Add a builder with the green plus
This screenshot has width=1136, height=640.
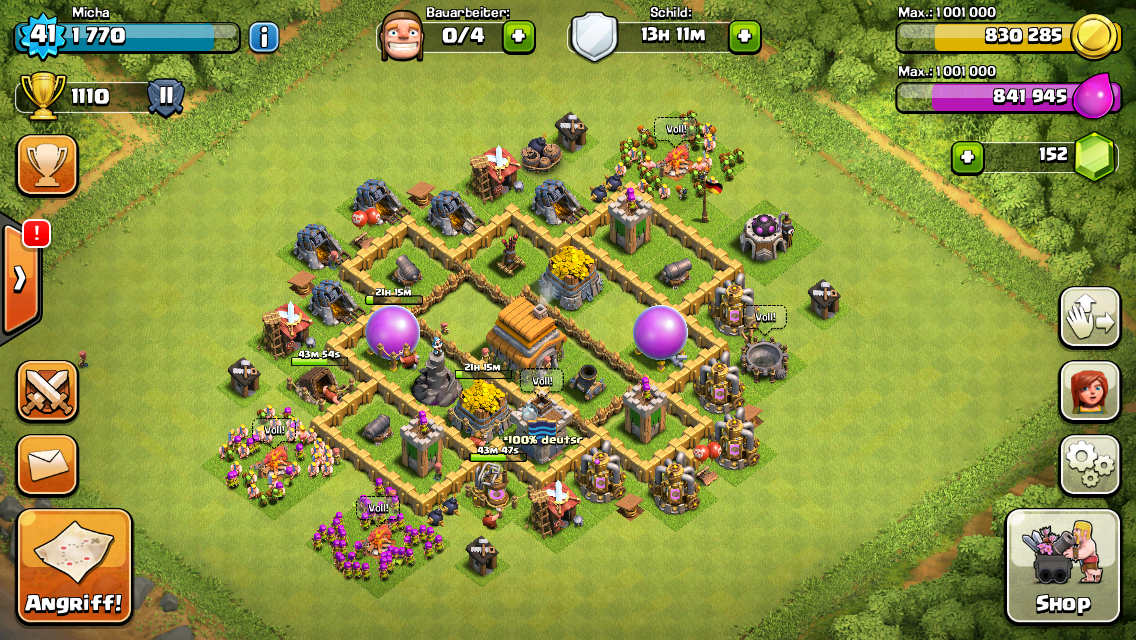pyautogui.click(x=518, y=37)
